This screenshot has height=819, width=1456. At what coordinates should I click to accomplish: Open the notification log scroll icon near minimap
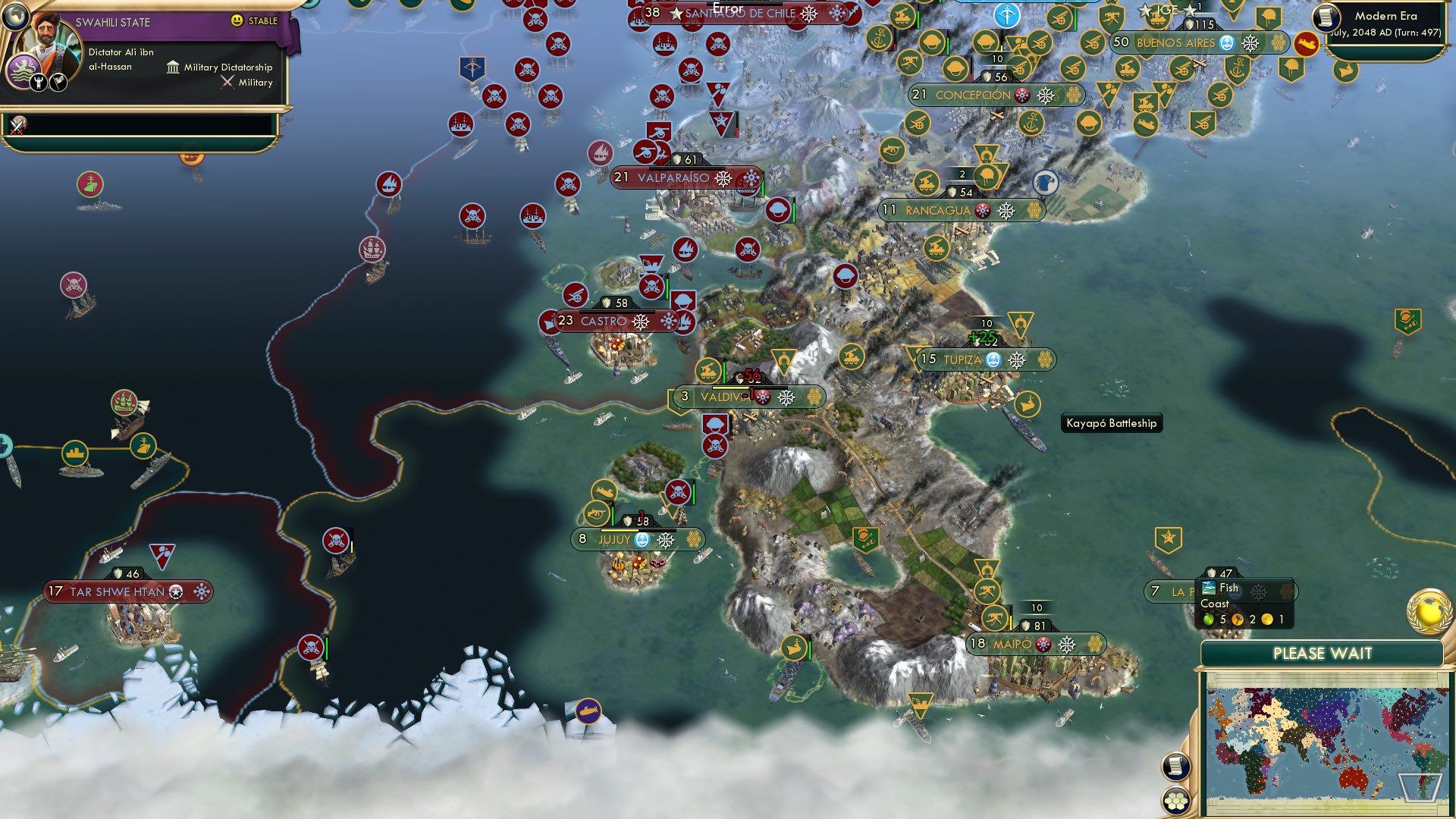[1177, 767]
